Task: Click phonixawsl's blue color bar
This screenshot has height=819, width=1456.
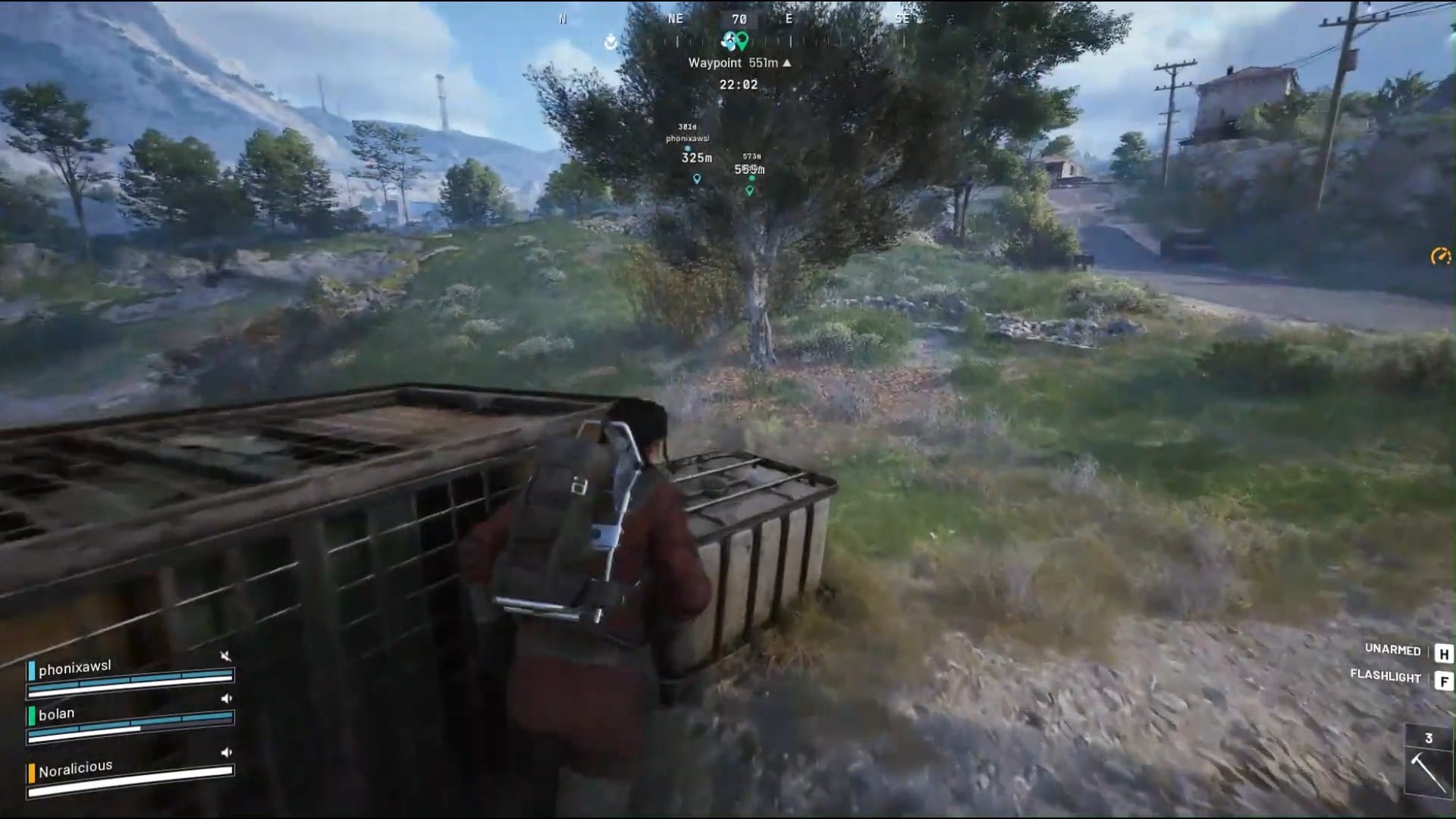Action: click(x=32, y=670)
